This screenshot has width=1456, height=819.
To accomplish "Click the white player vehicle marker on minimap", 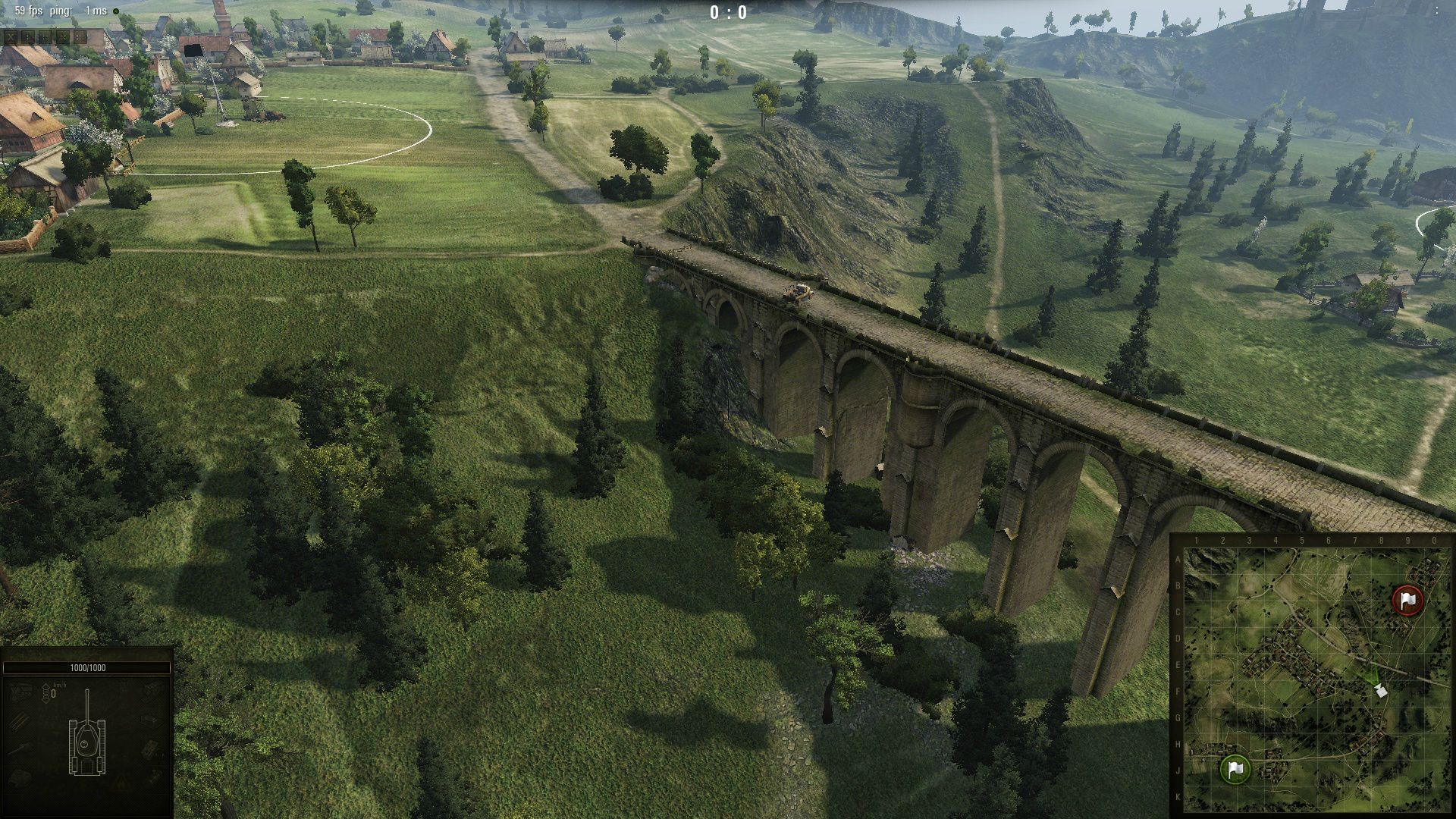I will click(x=1380, y=690).
